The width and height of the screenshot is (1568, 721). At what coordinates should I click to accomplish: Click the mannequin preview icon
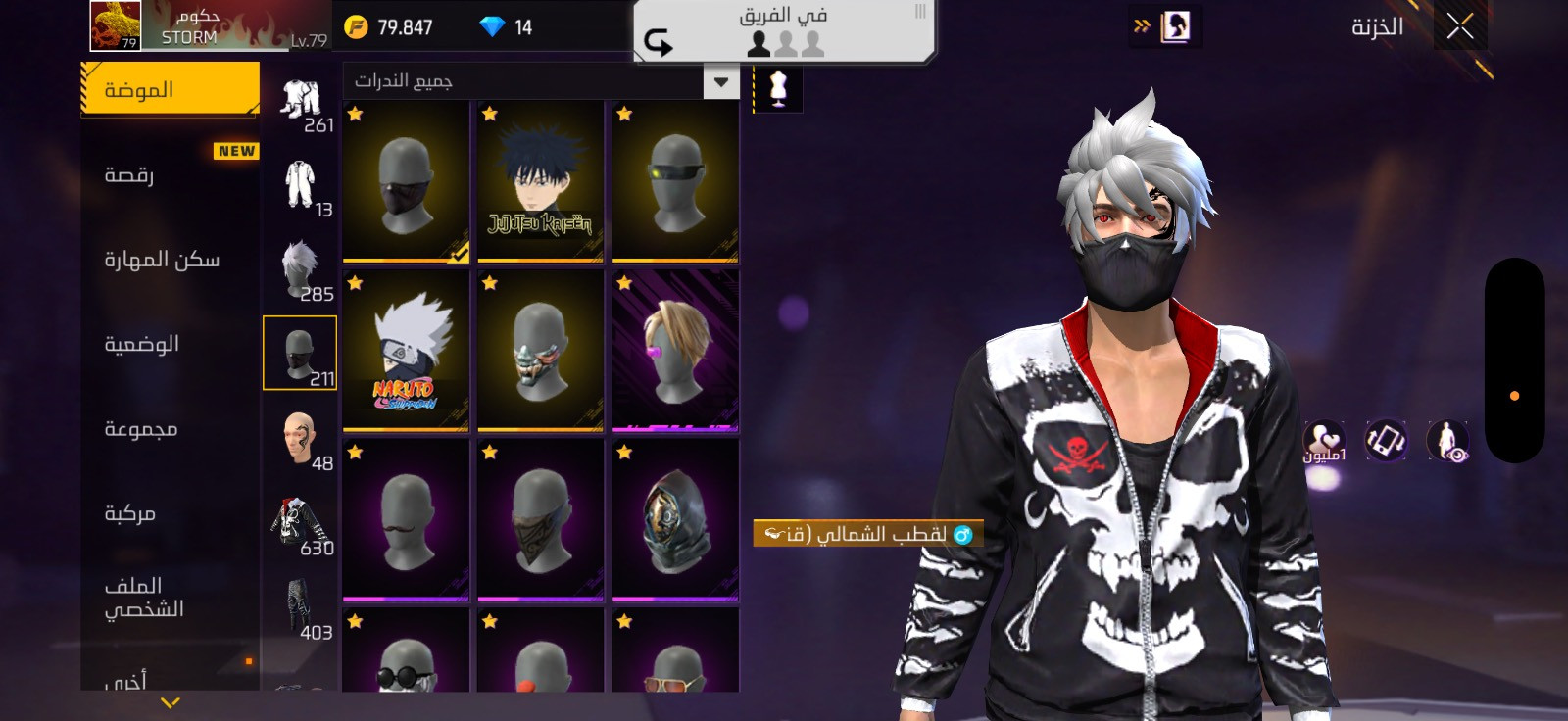click(778, 88)
